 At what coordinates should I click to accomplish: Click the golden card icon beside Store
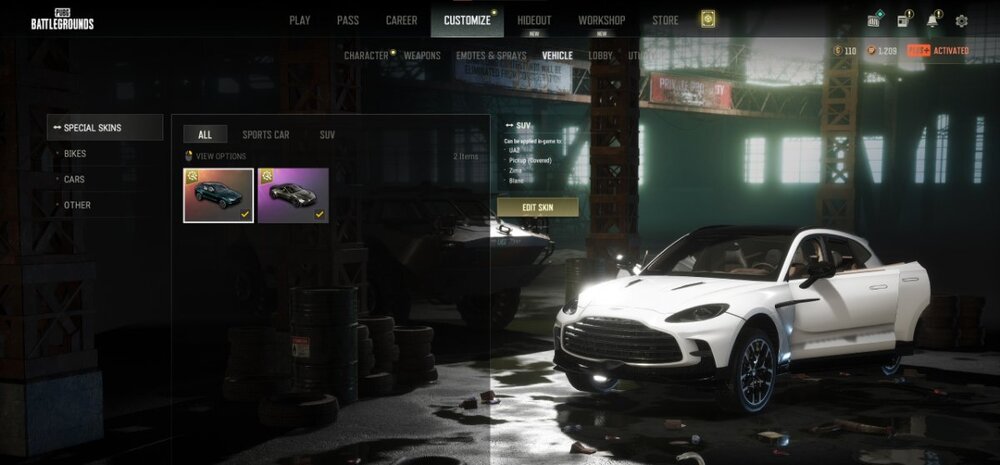[x=708, y=20]
